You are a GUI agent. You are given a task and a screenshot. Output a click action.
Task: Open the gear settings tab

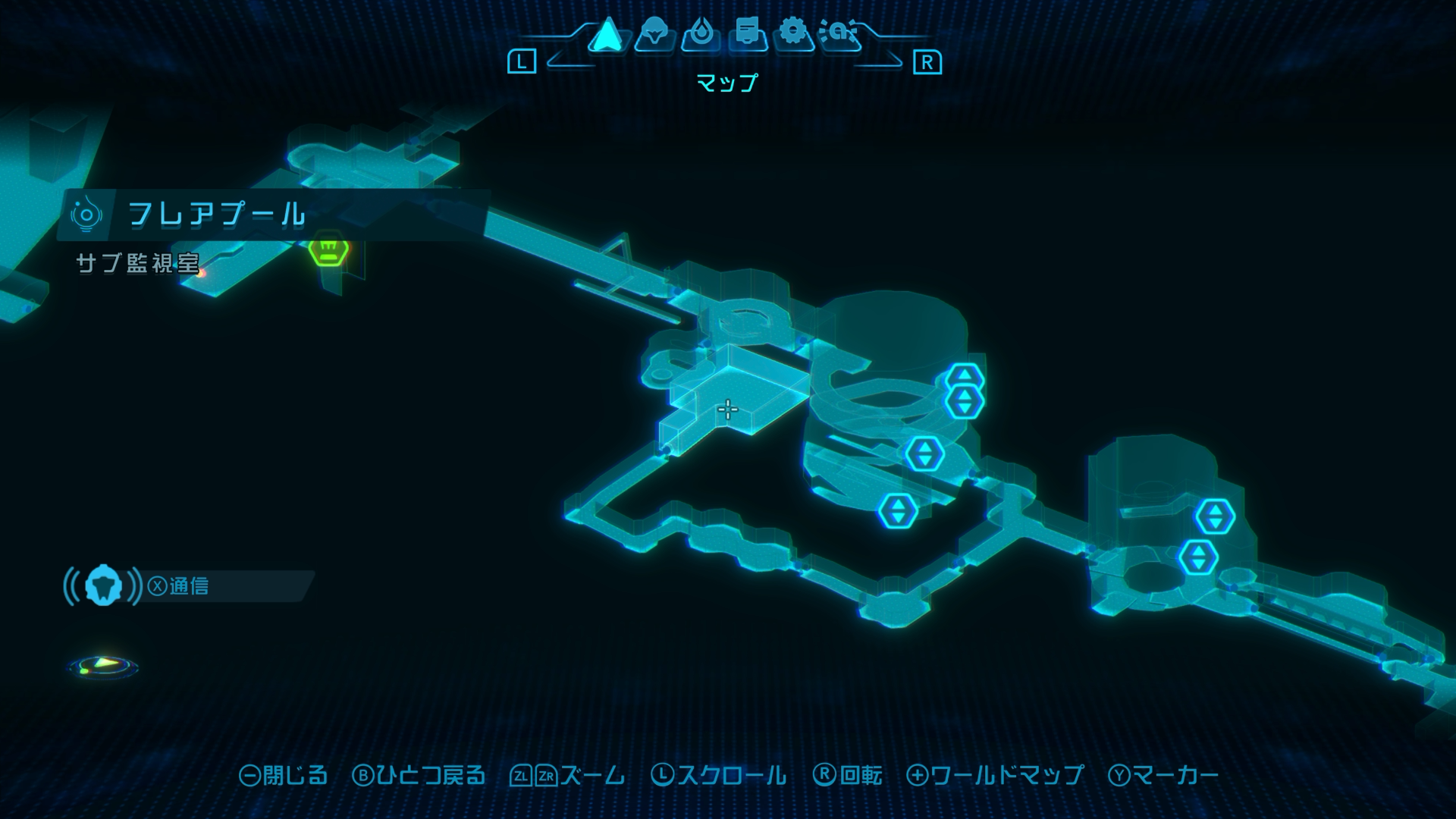[x=793, y=33]
